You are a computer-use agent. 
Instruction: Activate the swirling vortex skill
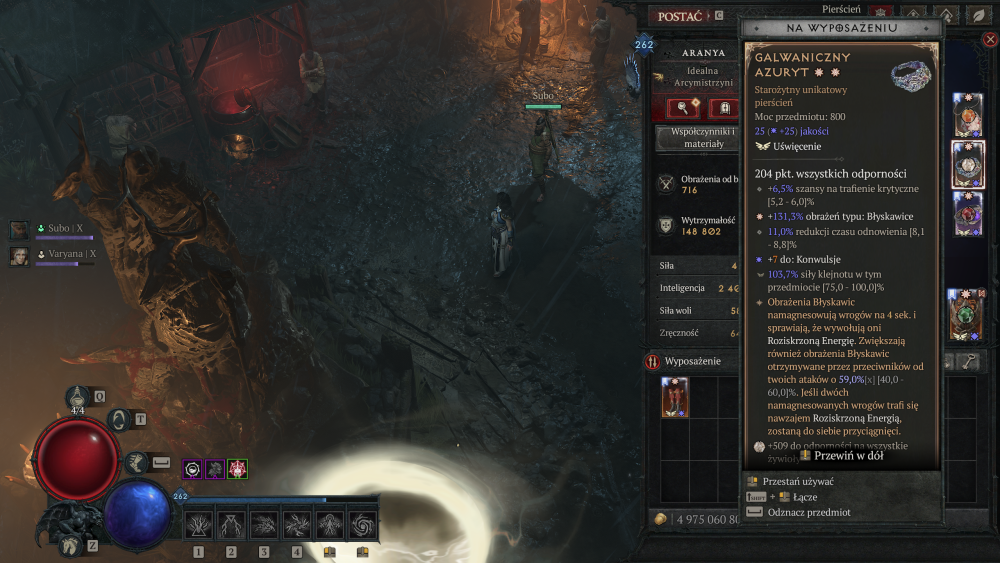(x=363, y=524)
